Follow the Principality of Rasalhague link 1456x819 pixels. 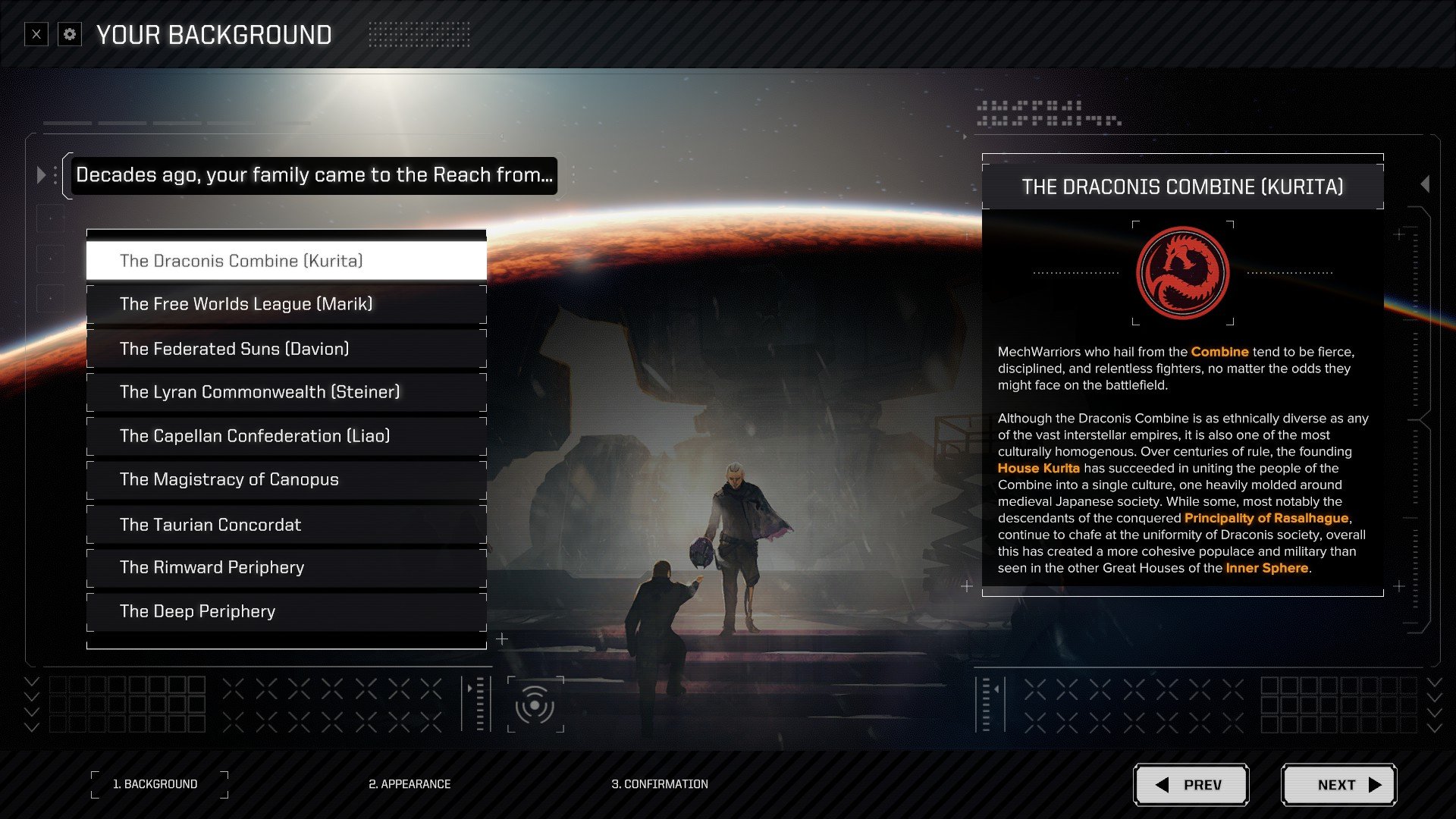(1266, 518)
